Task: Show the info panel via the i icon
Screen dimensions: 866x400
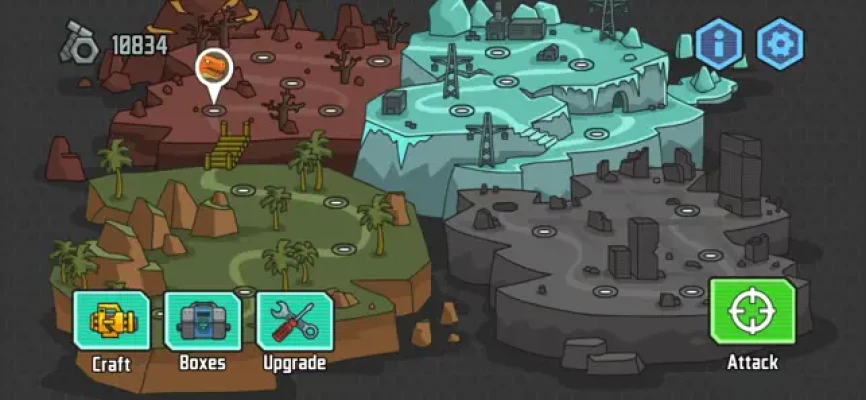Action: click(x=719, y=44)
